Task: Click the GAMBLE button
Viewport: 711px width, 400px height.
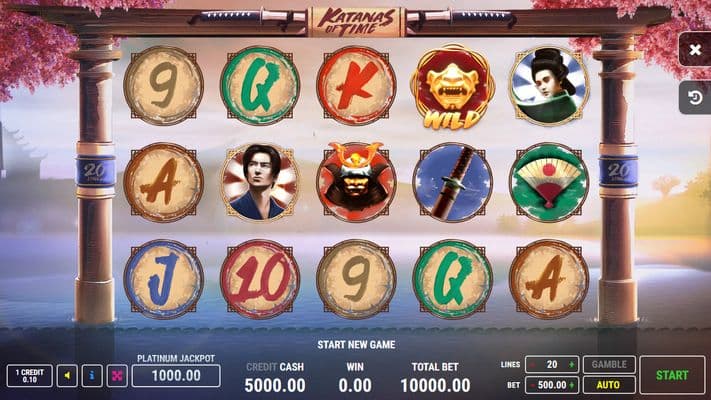Action: click(x=608, y=365)
